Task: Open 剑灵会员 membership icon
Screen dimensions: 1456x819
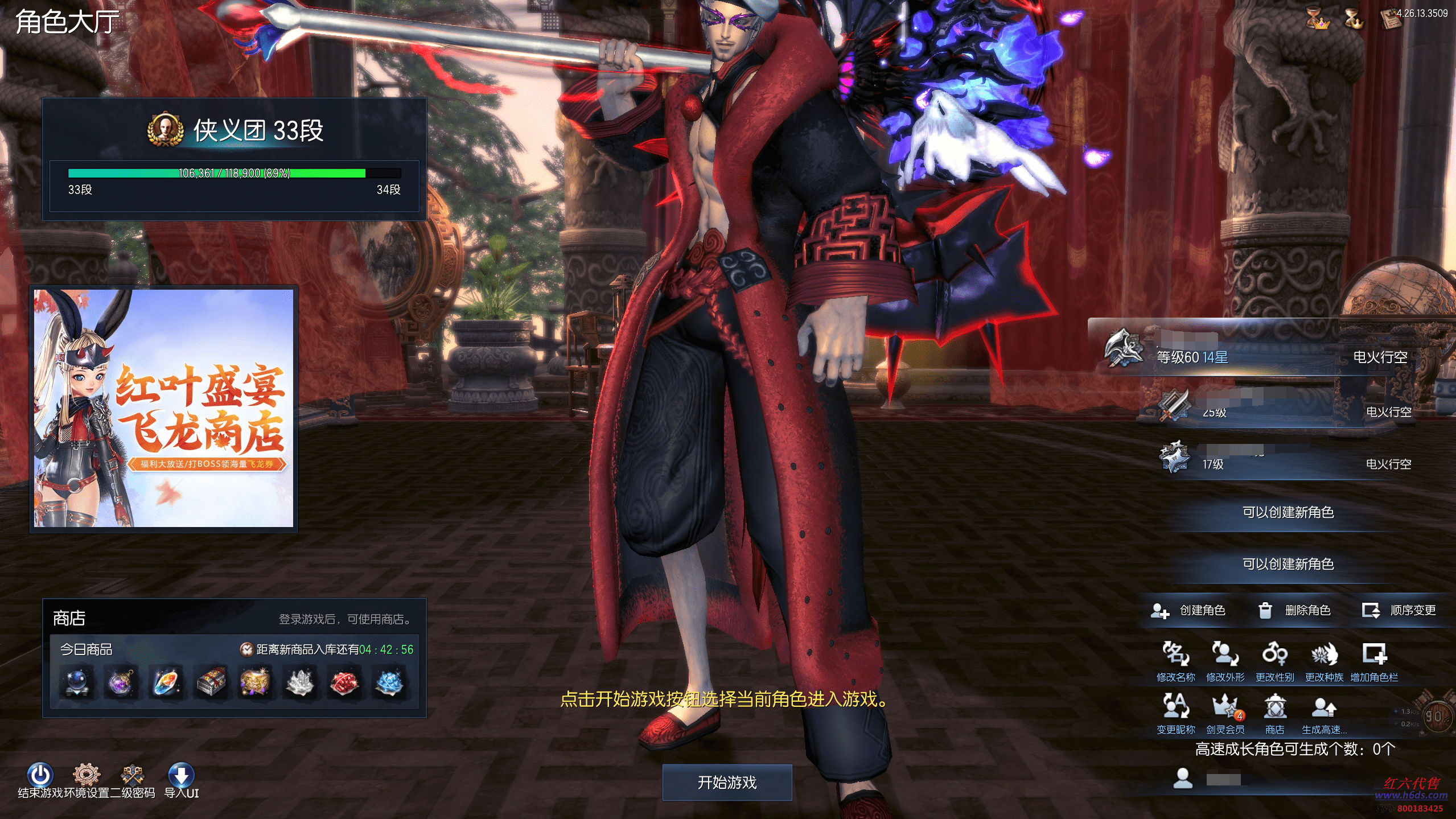Action: pos(1225,707)
